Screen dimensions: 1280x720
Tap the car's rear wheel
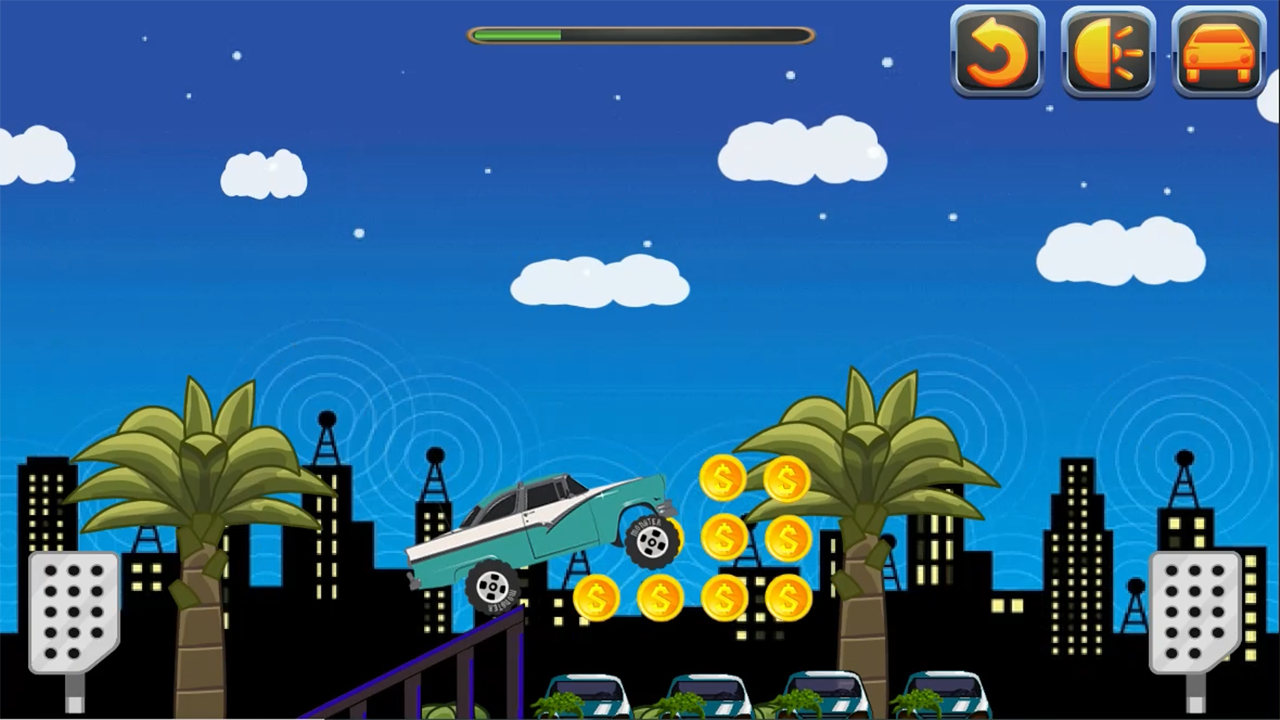click(492, 588)
